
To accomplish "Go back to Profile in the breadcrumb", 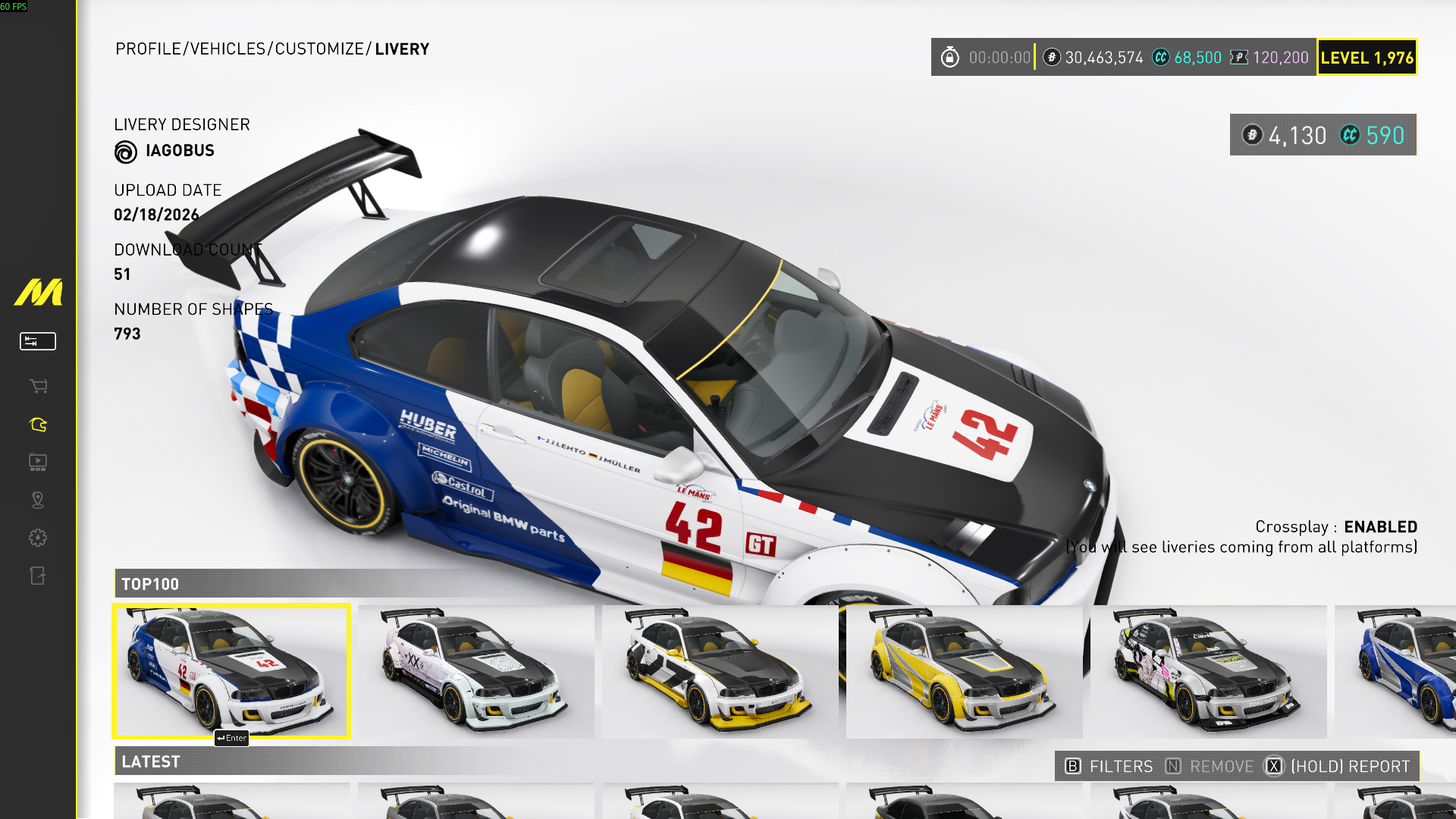I will click(x=148, y=49).
